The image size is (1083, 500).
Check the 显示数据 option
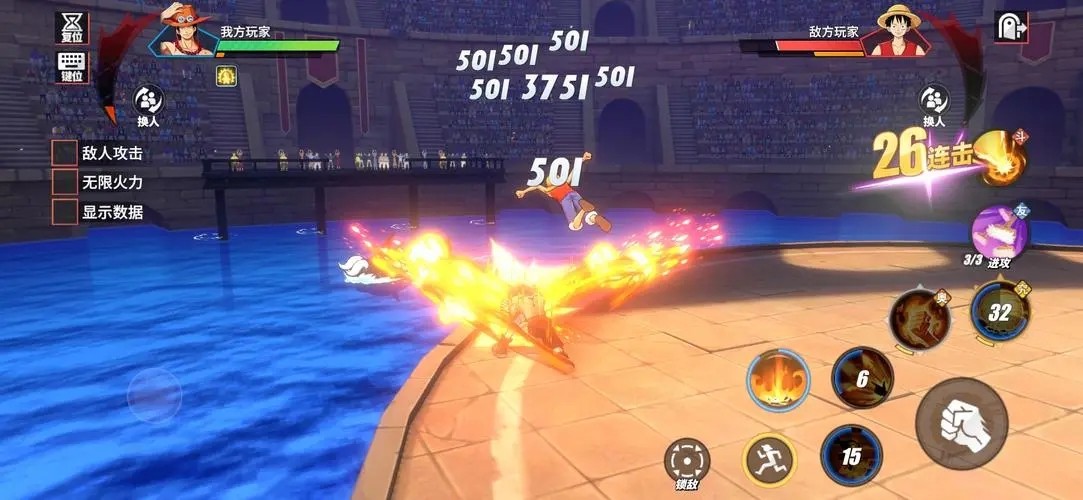(x=66, y=212)
